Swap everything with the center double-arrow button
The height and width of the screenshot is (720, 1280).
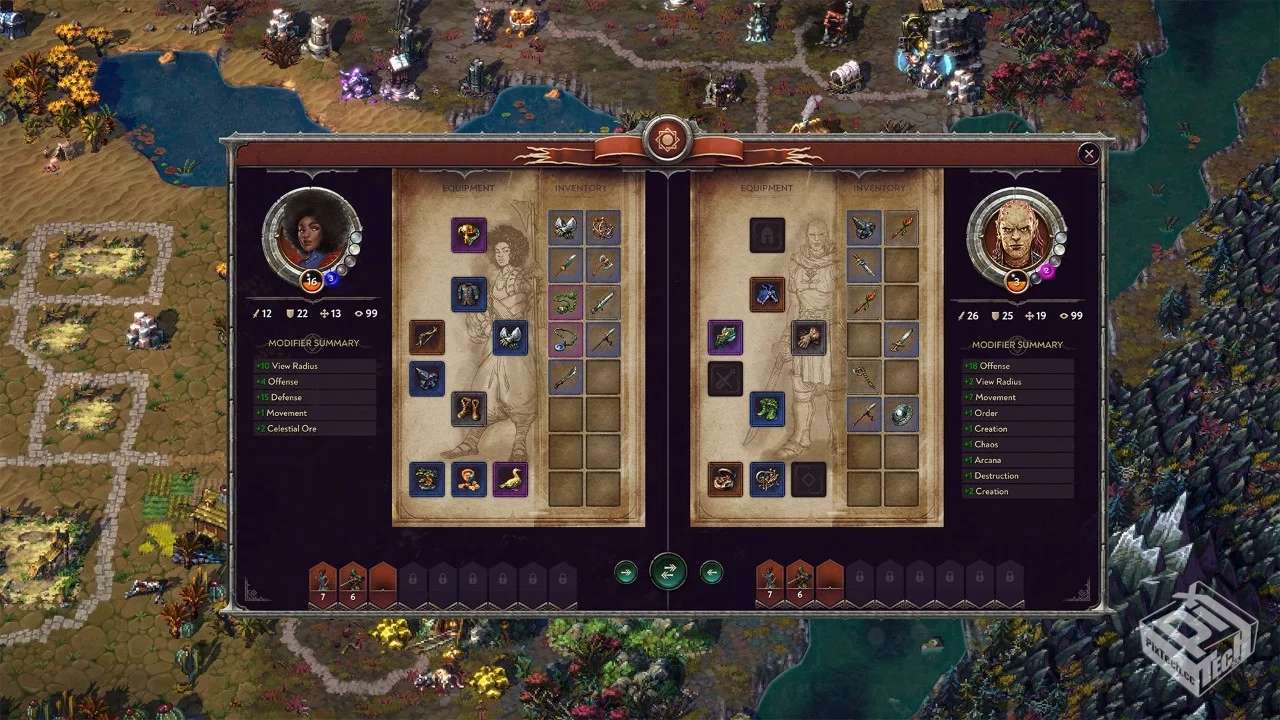[x=668, y=572]
